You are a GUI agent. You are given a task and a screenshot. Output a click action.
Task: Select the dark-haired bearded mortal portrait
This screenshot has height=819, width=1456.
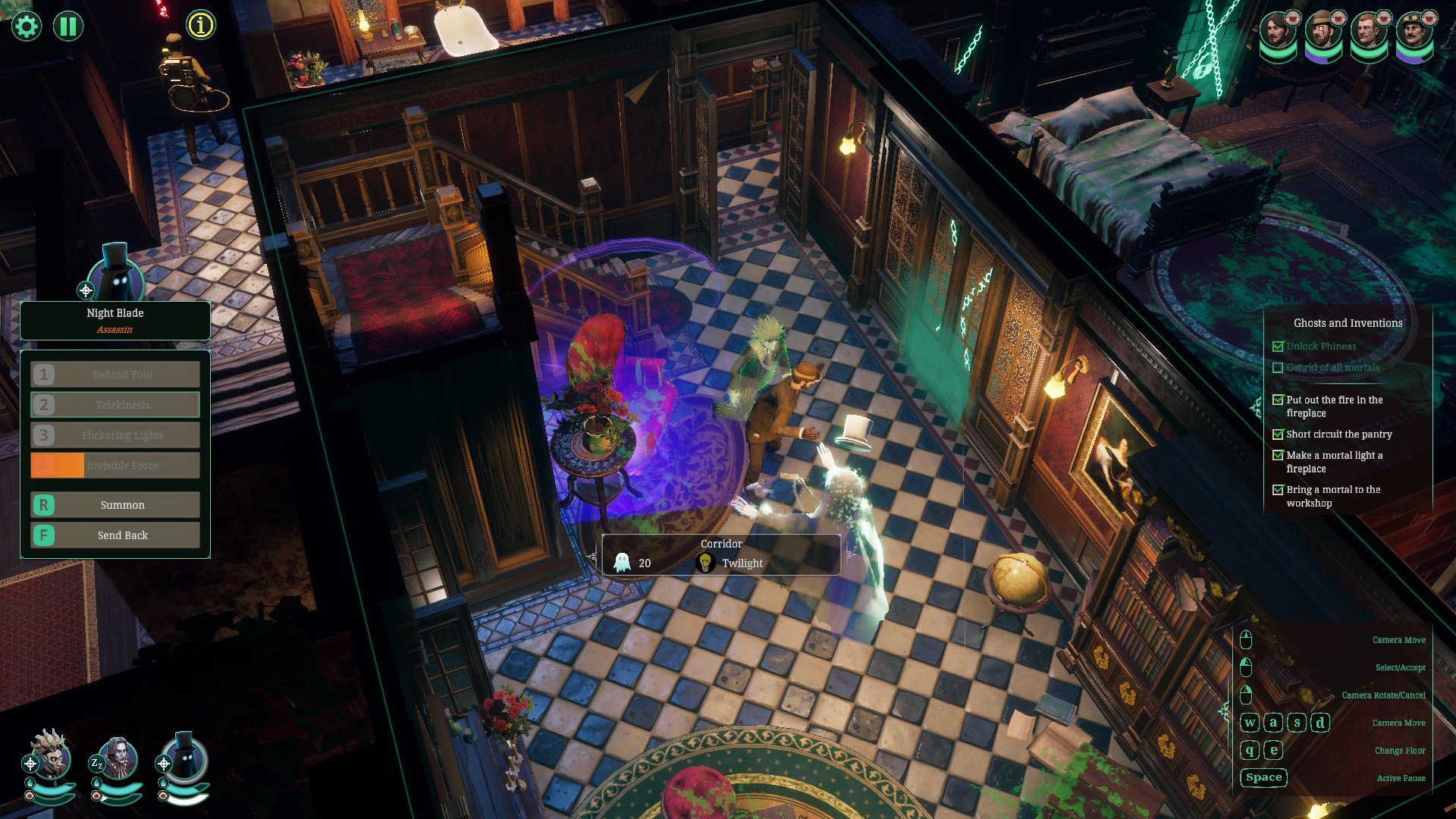pos(1279,33)
